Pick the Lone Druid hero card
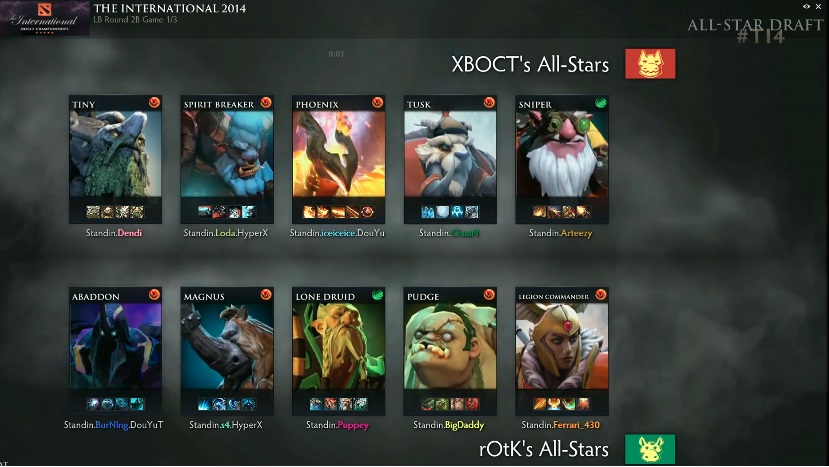 pos(339,347)
